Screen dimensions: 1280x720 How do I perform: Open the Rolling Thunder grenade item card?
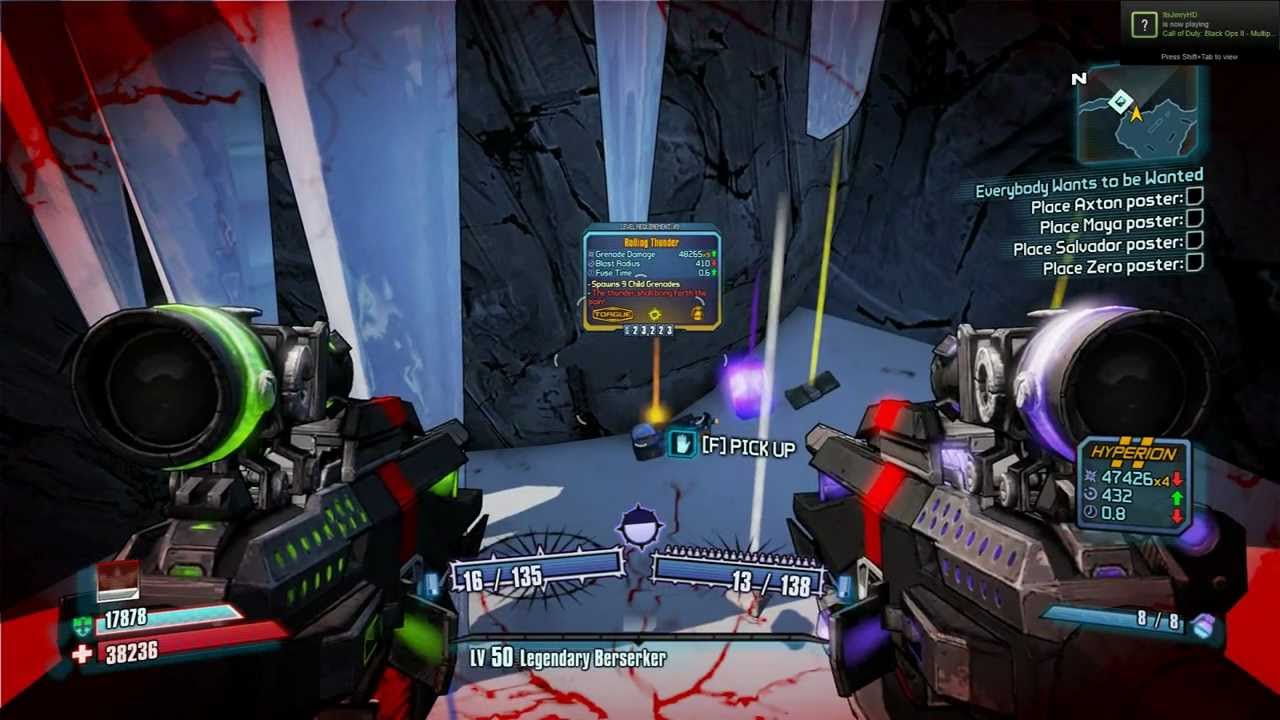(x=651, y=277)
